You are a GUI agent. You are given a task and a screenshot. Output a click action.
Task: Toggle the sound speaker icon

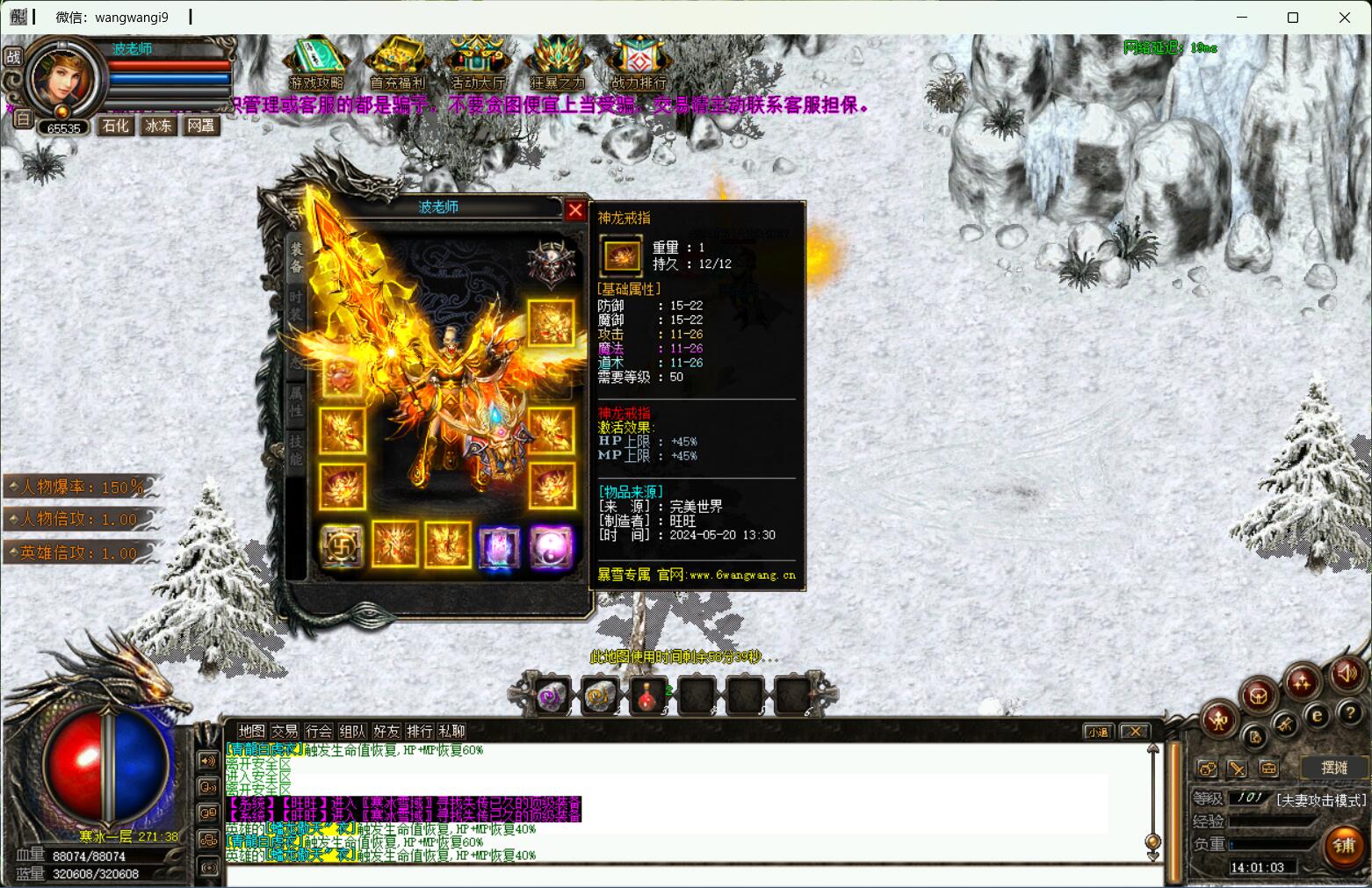click(1346, 674)
